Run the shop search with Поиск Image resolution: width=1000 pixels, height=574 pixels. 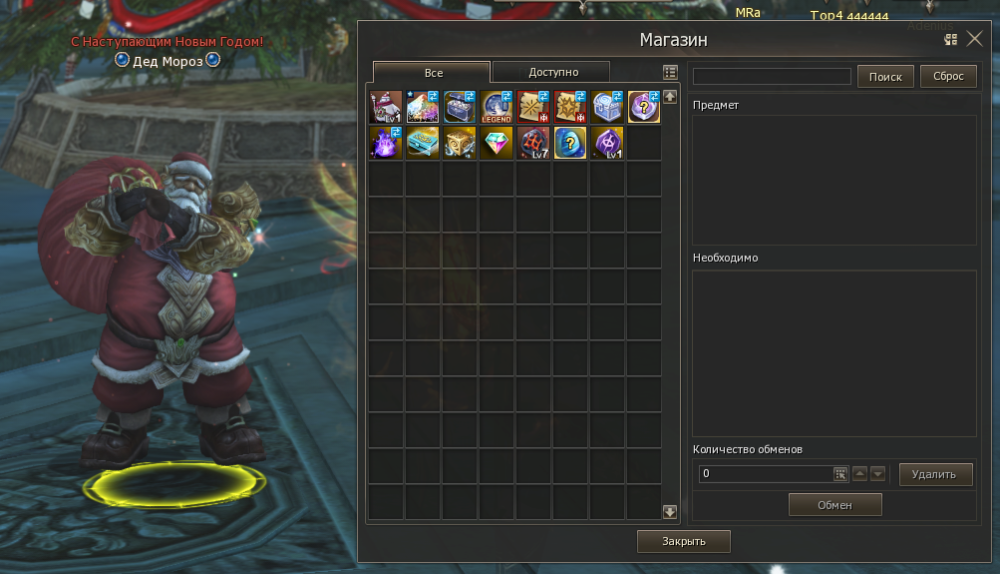(x=885, y=77)
